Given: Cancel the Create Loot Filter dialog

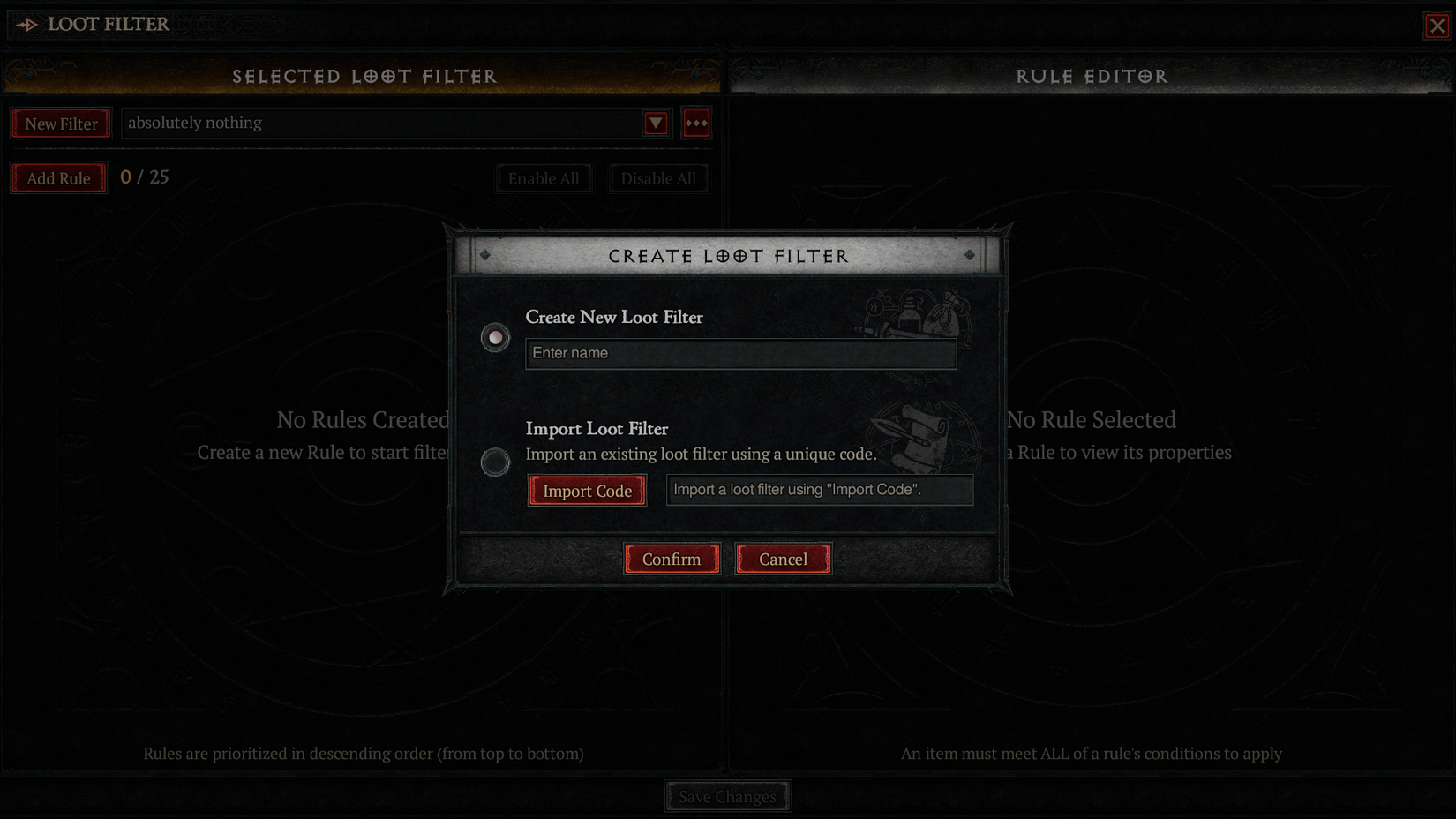Looking at the screenshot, I should [x=783, y=559].
